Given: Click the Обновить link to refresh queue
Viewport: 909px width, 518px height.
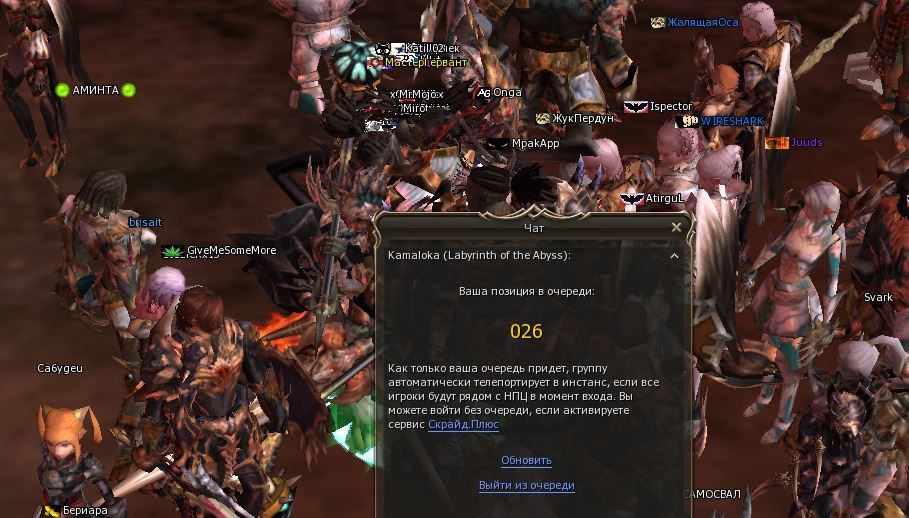Looking at the screenshot, I should [526, 461].
